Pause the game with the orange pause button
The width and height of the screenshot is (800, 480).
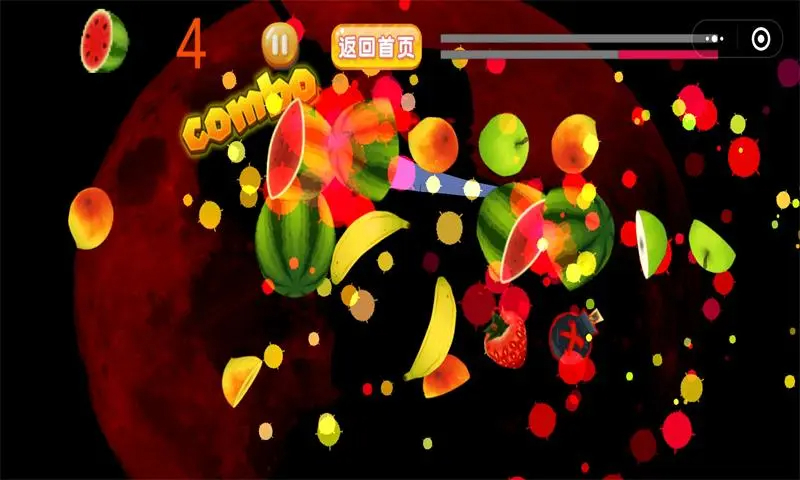click(x=280, y=43)
